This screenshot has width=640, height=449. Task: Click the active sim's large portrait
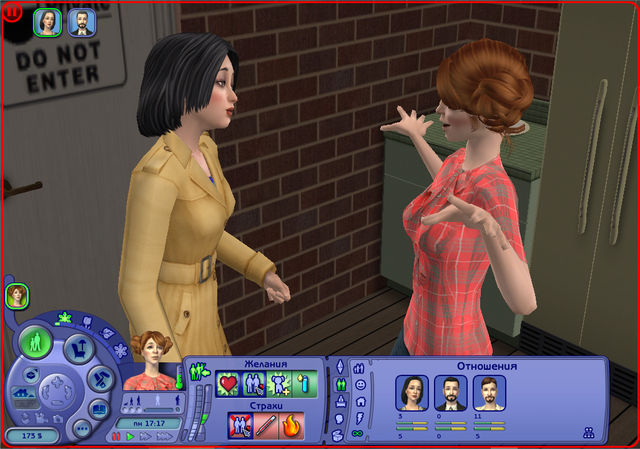[x=155, y=365]
